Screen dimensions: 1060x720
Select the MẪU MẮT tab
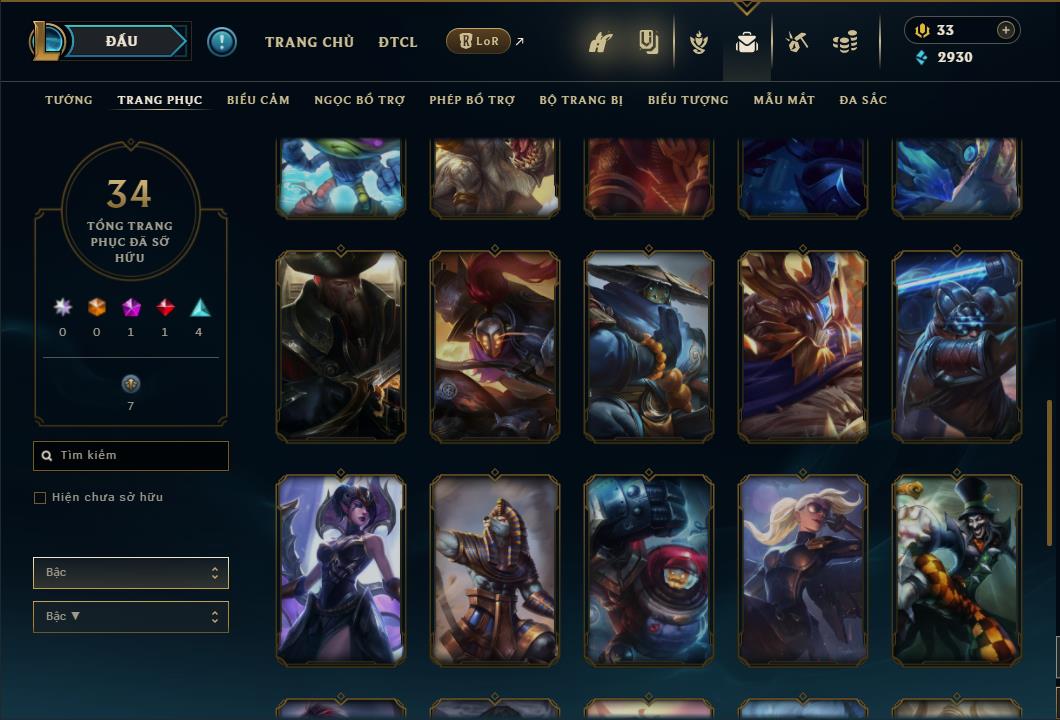pyautogui.click(x=784, y=100)
